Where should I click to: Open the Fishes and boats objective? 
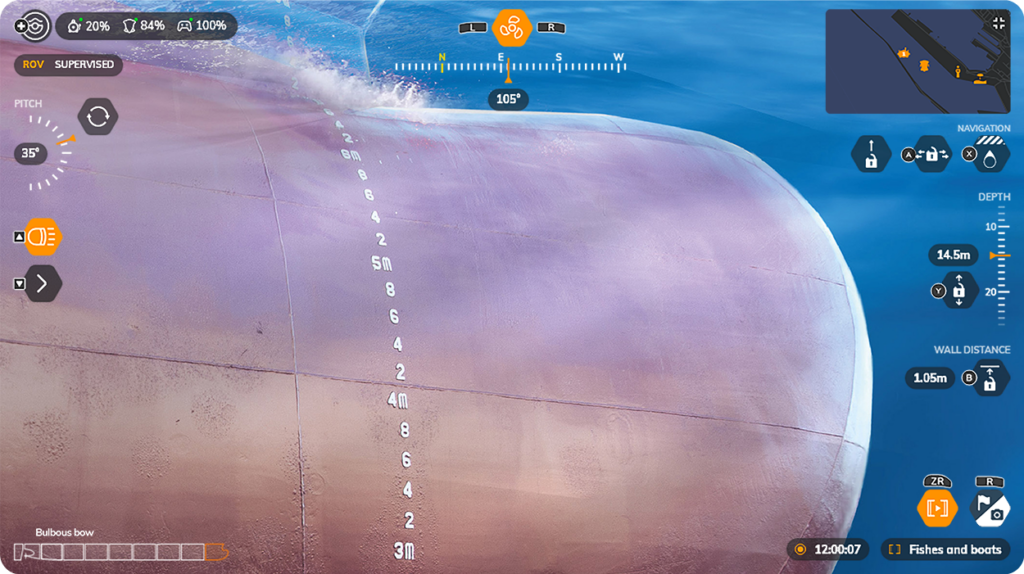click(x=945, y=549)
